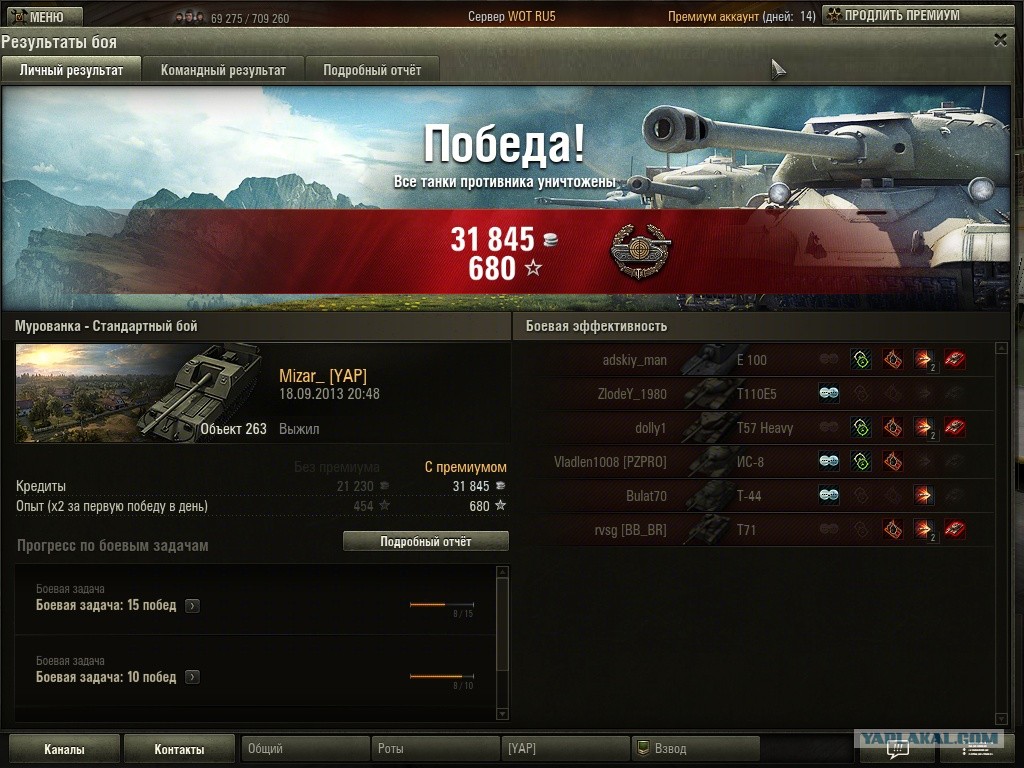Switch to the Личный результат tab
The width and height of the screenshot is (1024, 768).
click(x=71, y=70)
